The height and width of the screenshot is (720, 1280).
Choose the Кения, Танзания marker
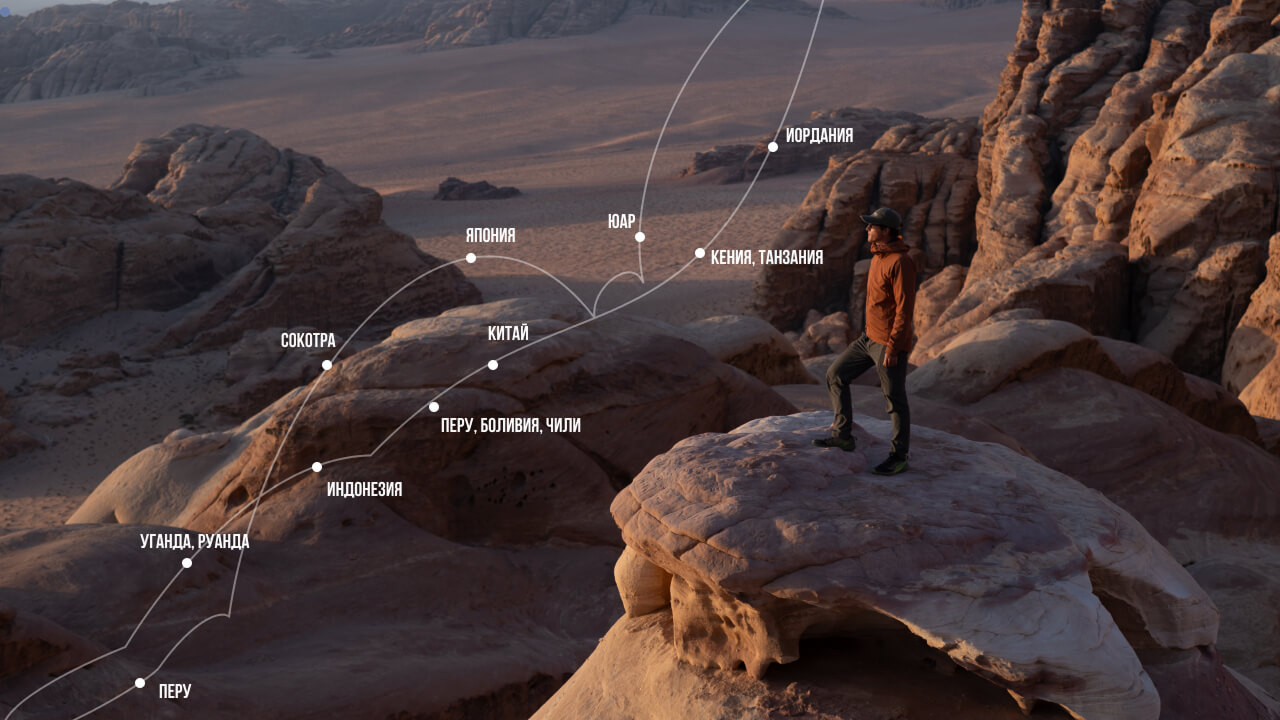pos(700,253)
